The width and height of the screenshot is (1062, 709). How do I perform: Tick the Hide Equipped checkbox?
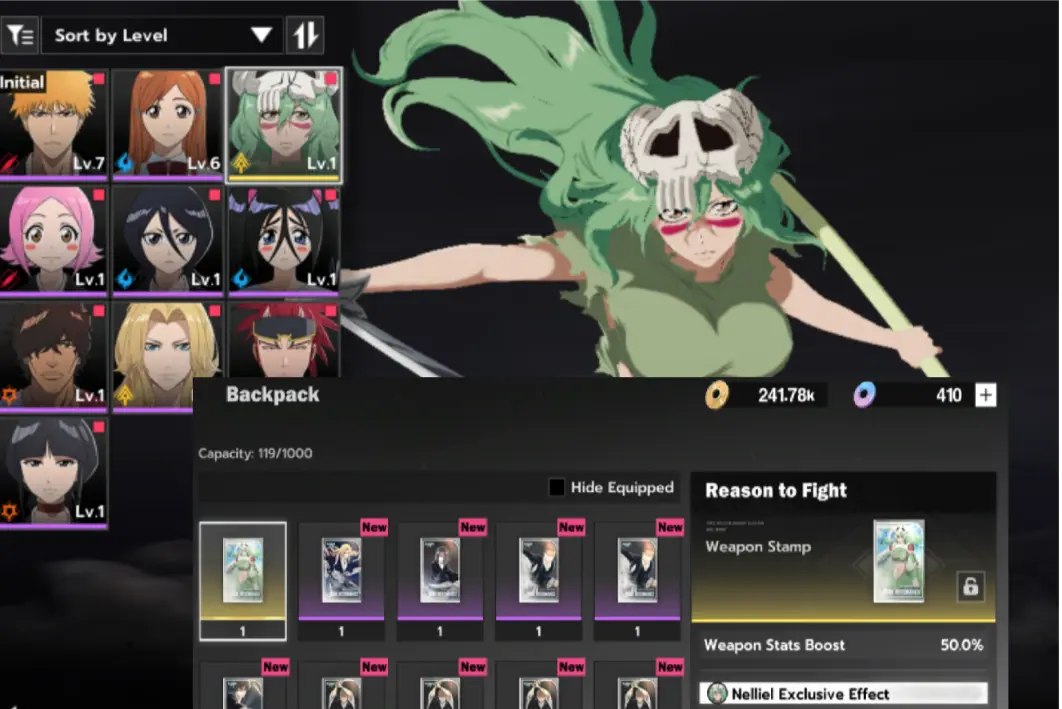click(x=557, y=488)
